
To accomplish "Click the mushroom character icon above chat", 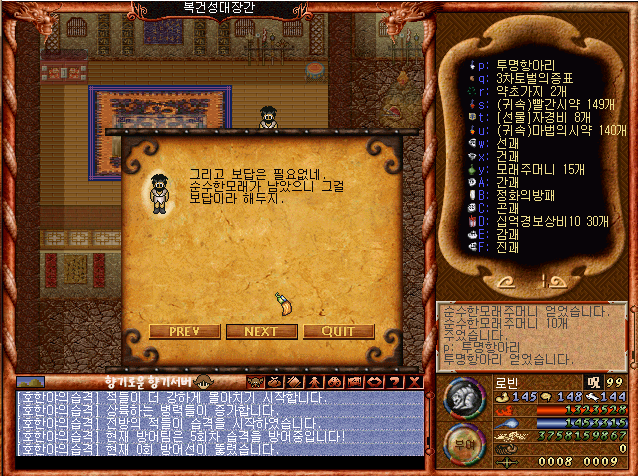I will (203, 381).
